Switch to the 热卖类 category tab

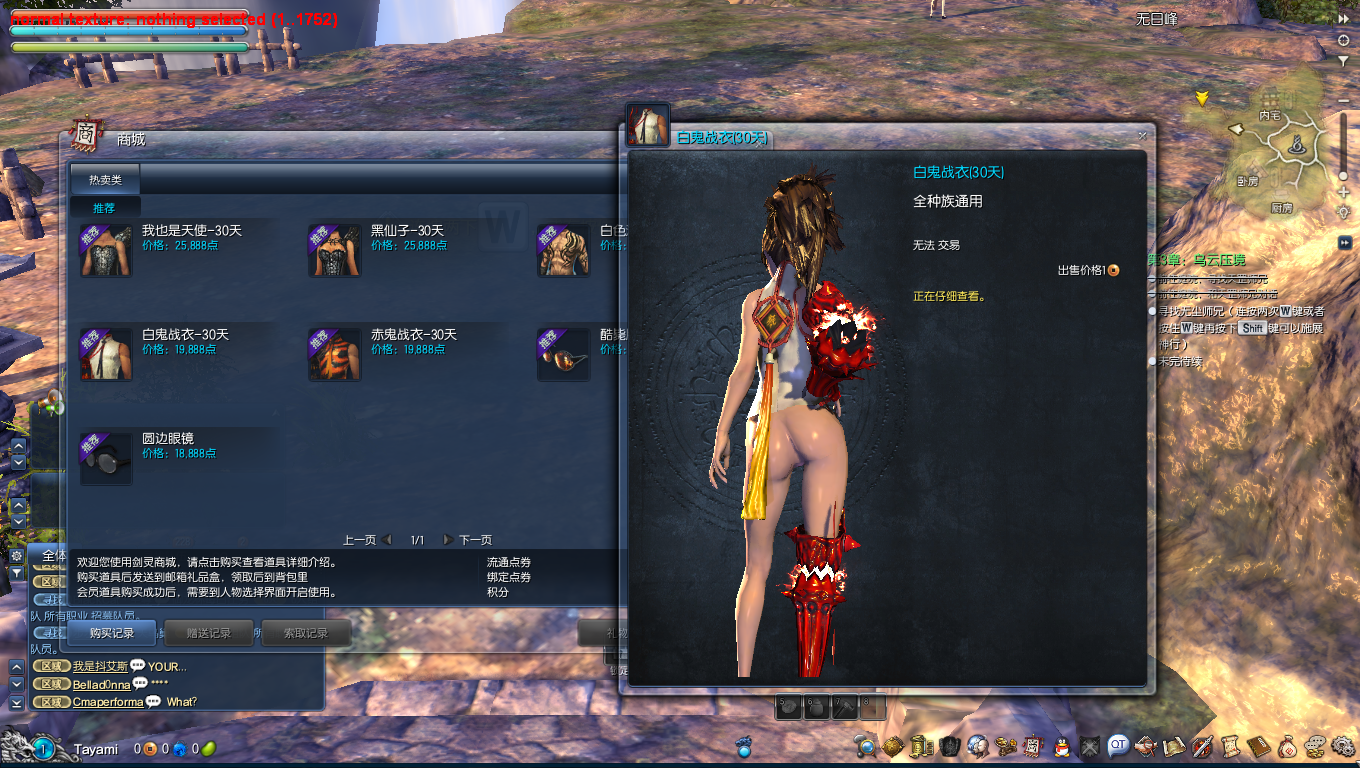105,179
